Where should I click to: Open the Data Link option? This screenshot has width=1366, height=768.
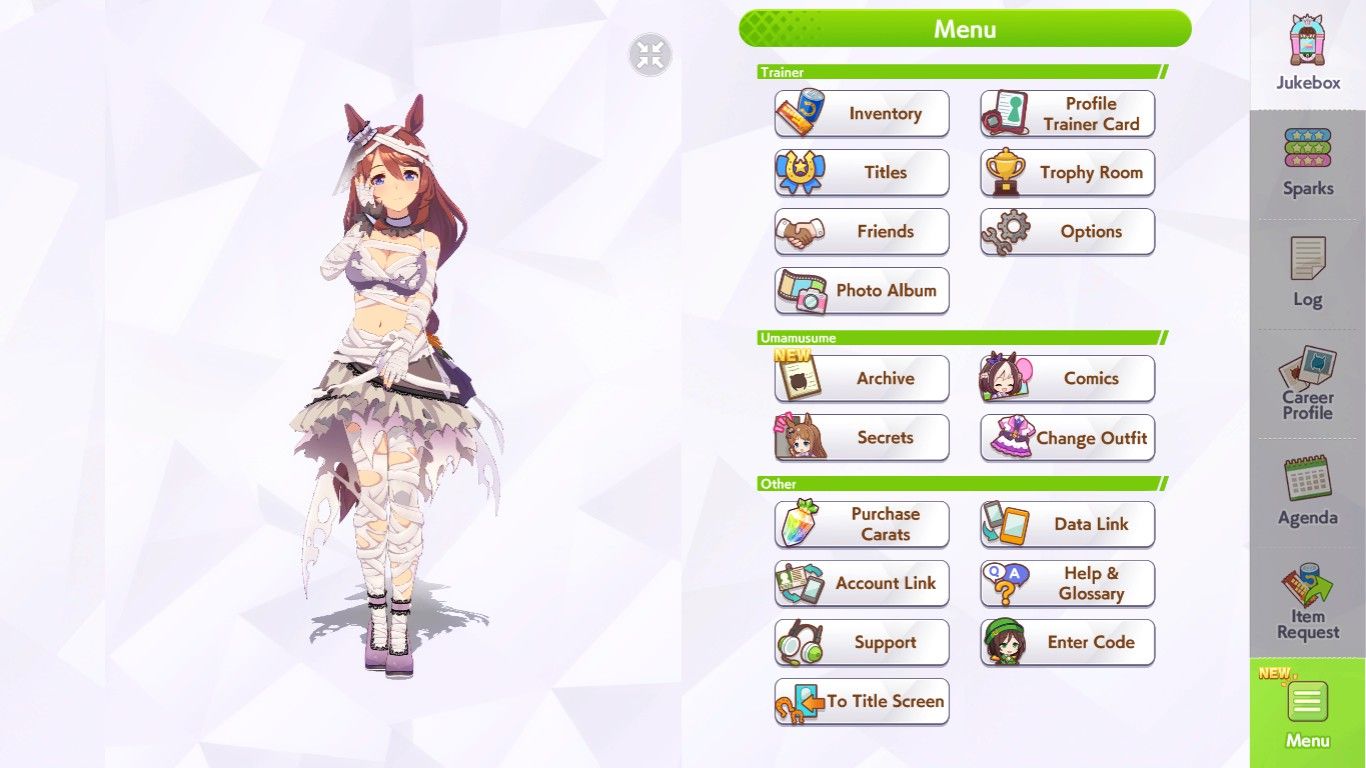[1067, 524]
